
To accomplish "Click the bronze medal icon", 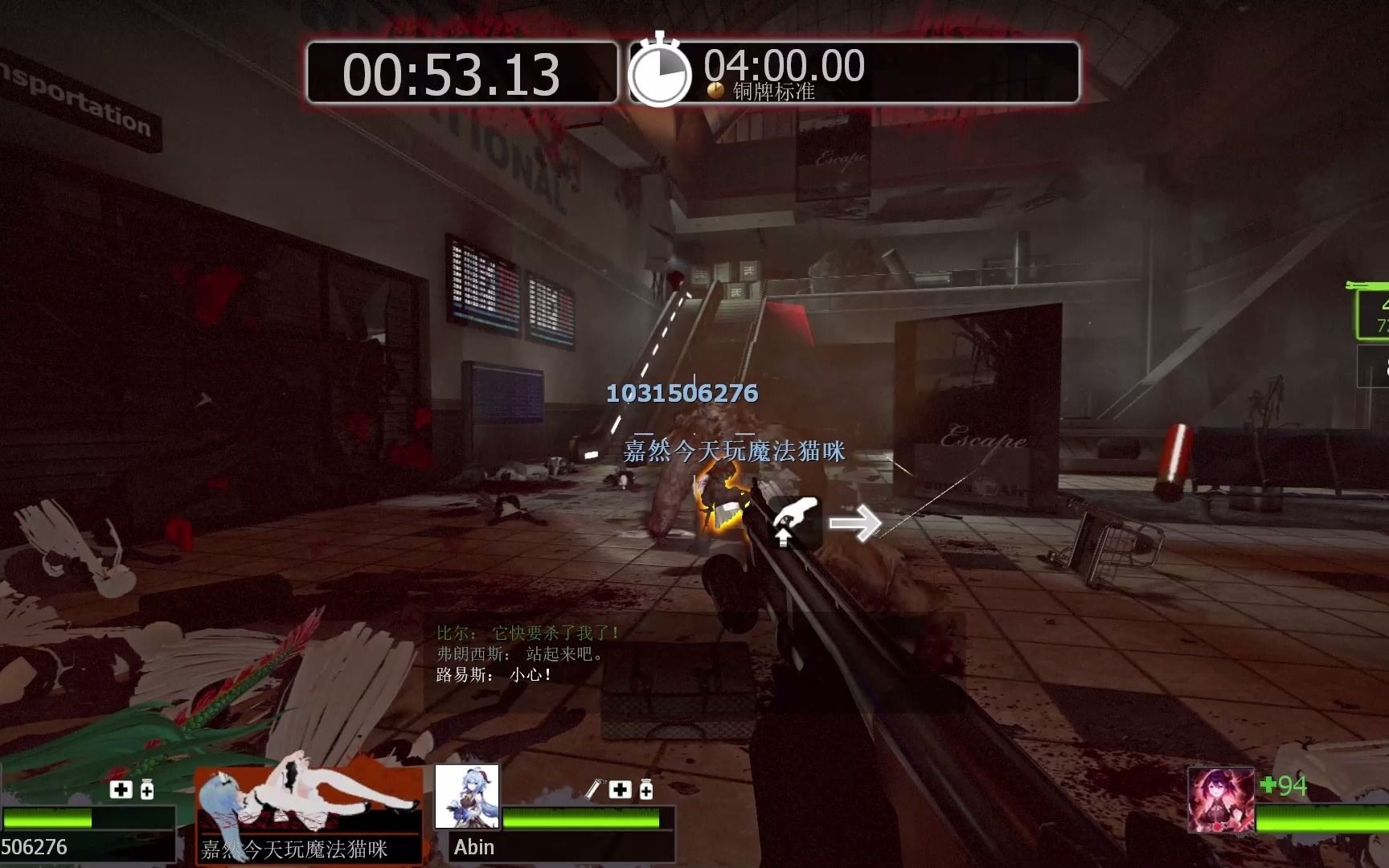I will pos(715,92).
